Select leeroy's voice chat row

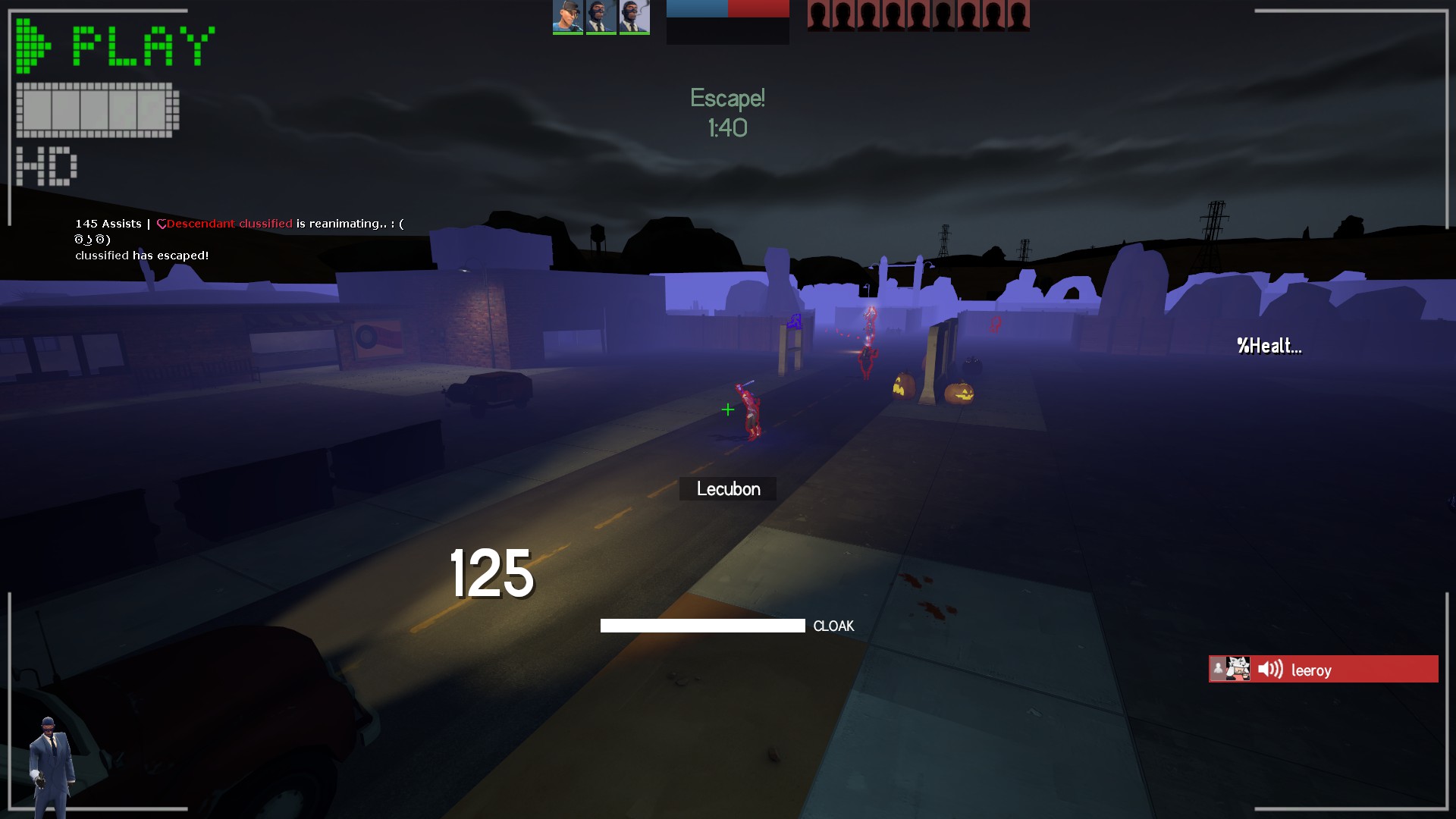click(x=1323, y=669)
